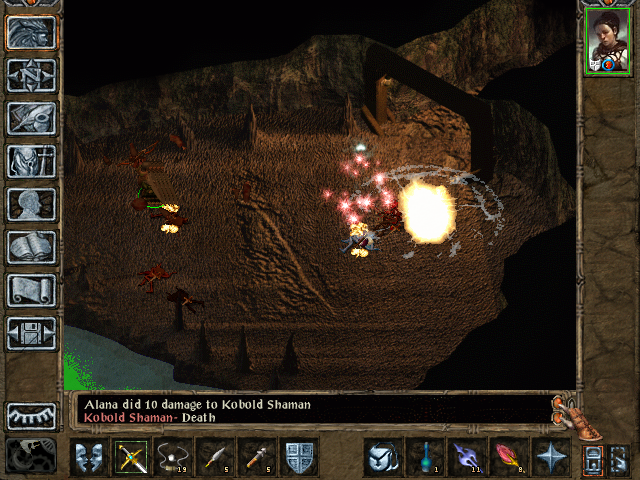640x480 pixels.
Task: Choose the throwing hammer slot
Action: click(x=256, y=457)
